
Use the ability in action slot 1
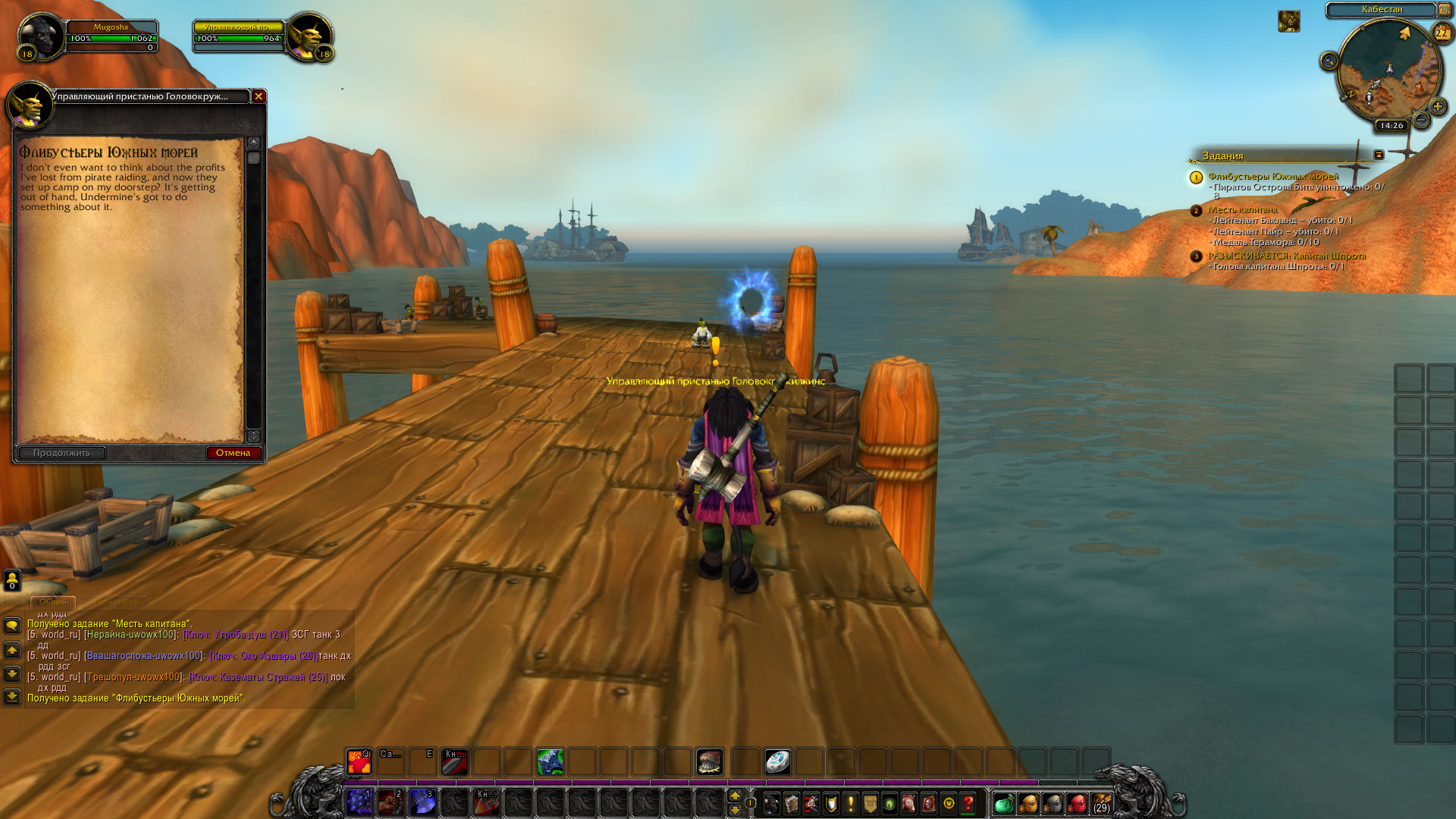[x=359, y=802]
